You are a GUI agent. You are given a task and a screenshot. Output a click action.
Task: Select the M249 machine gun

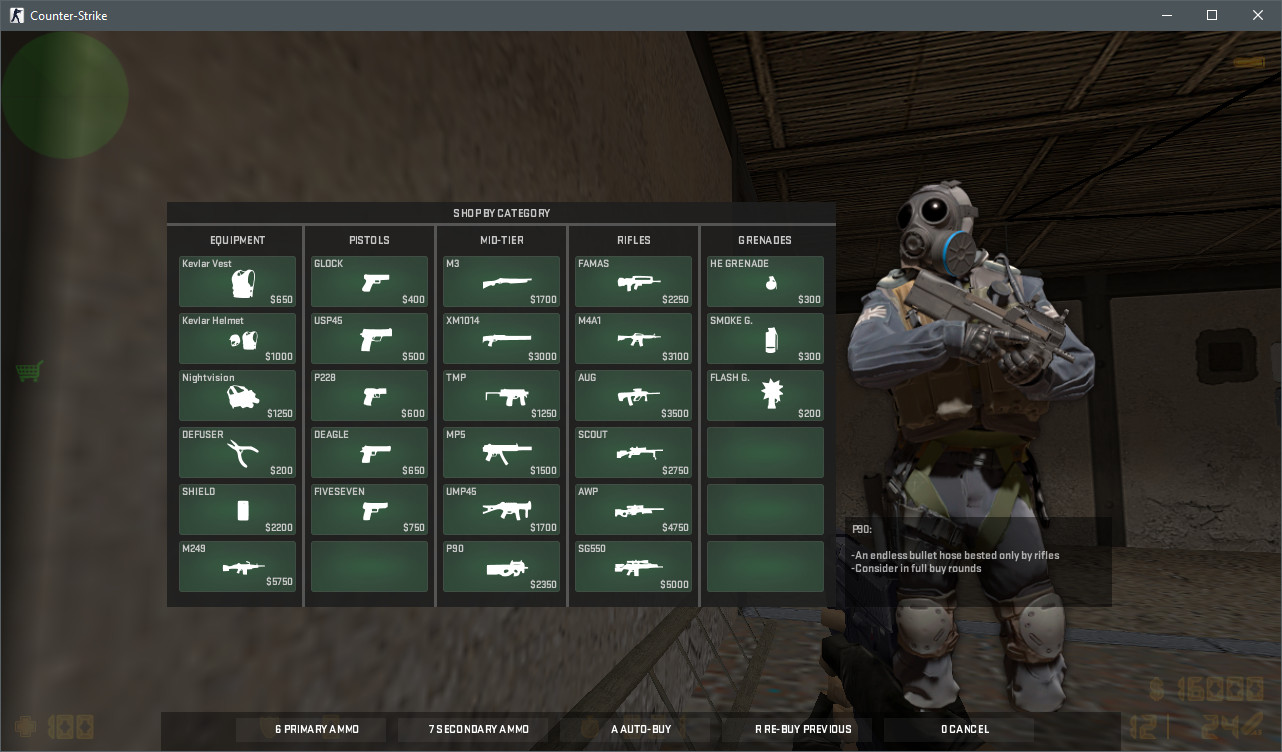[x=237, y=566]
